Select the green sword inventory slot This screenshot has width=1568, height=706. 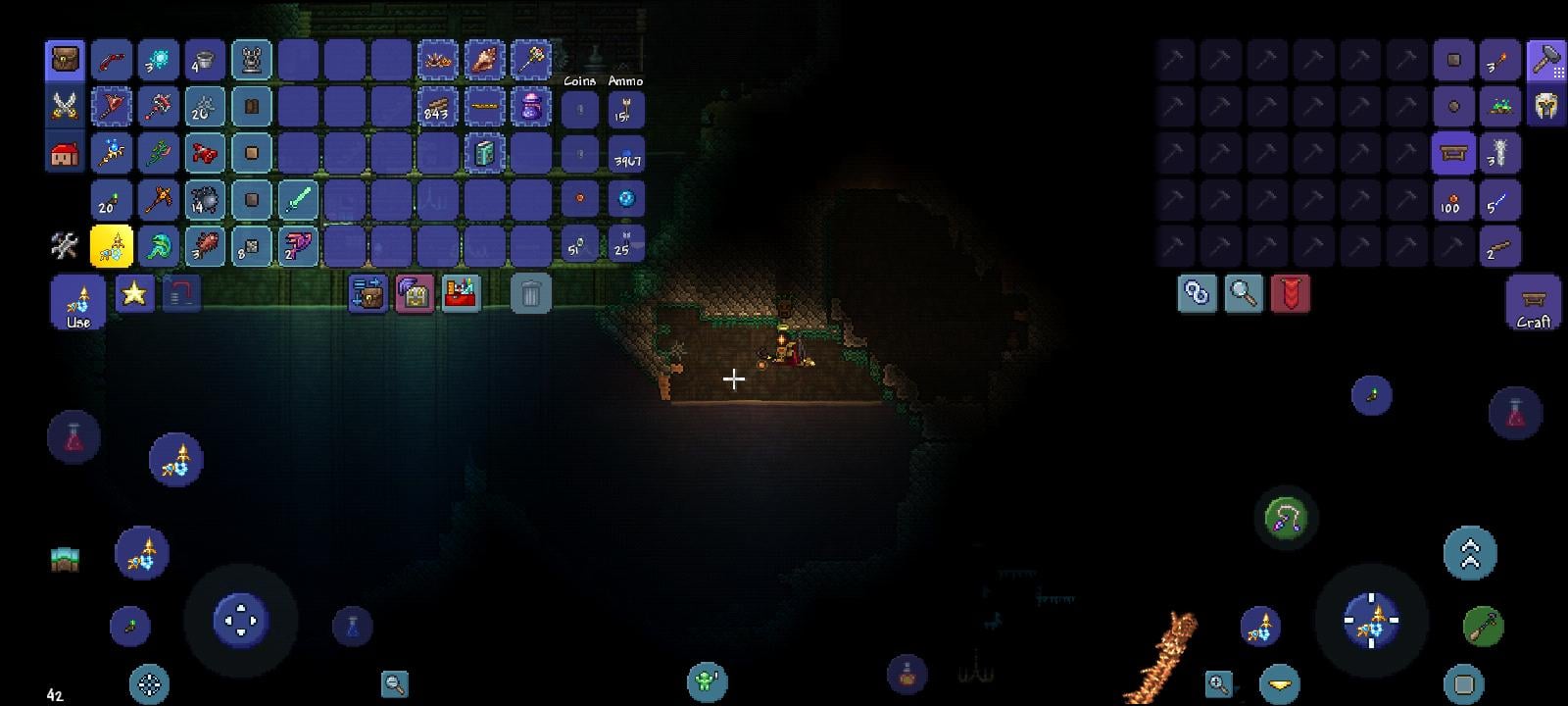click(299, 200)
